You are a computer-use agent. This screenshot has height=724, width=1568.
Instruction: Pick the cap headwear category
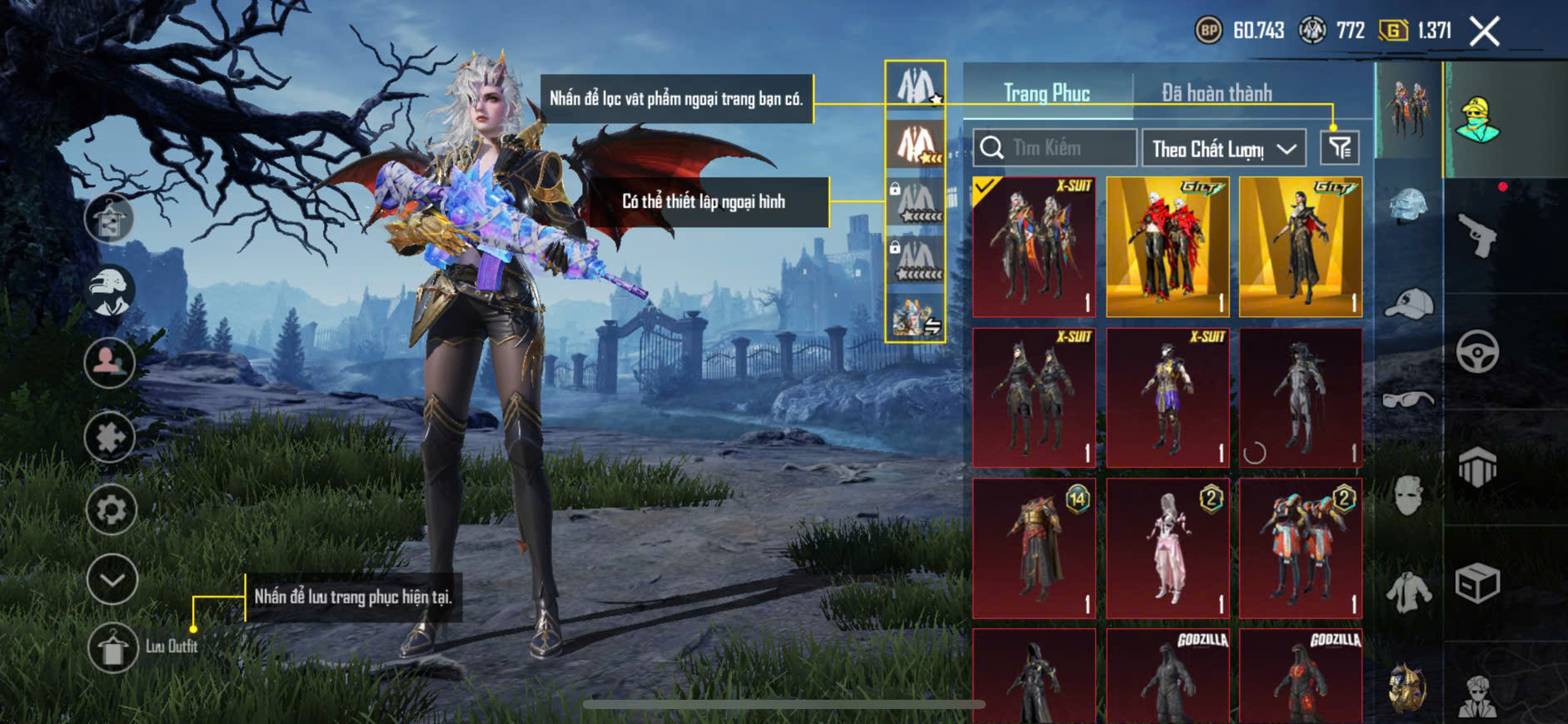point(1409,303)
